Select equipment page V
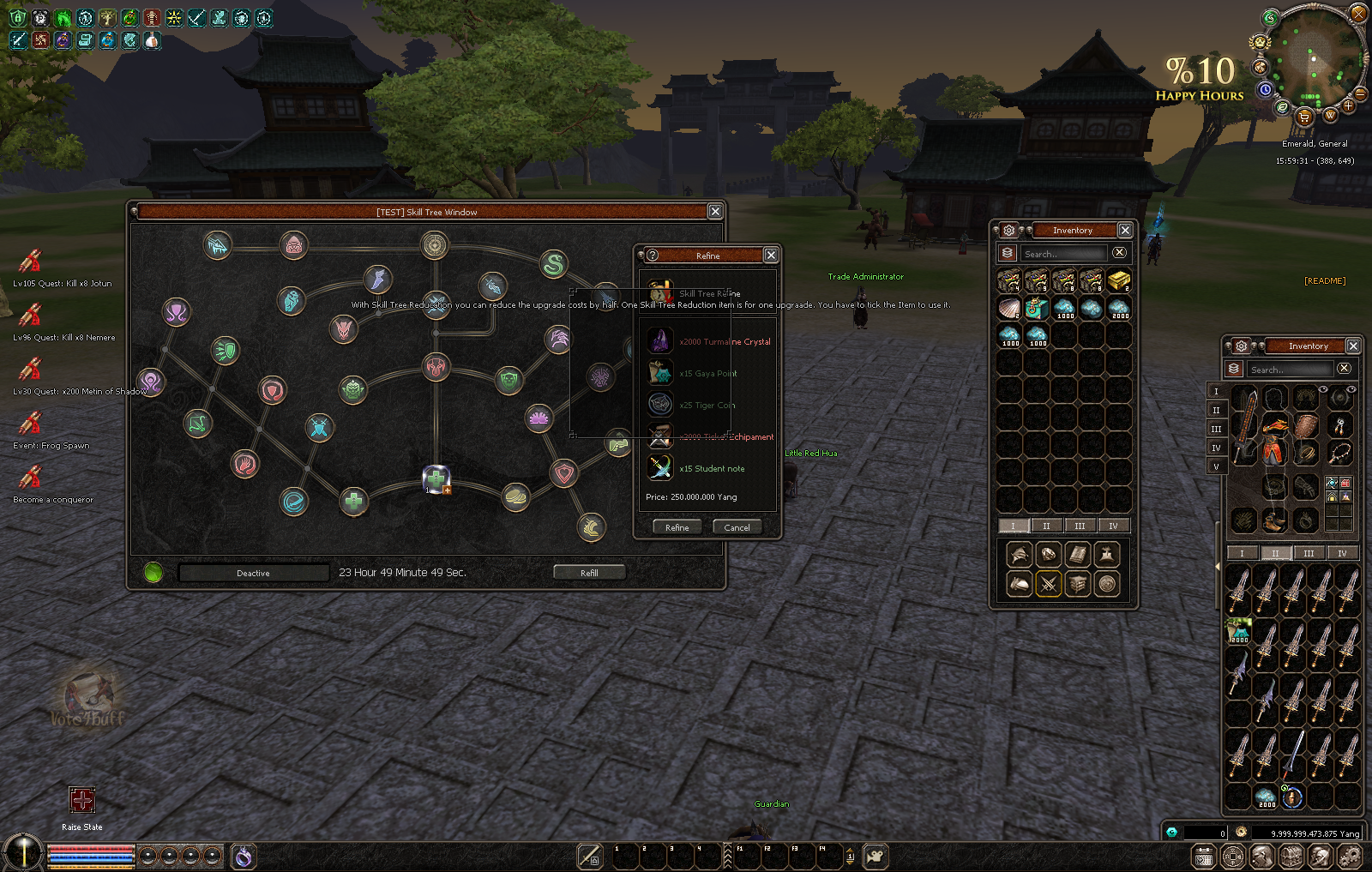1372x872 pixels. [1216, 467]
